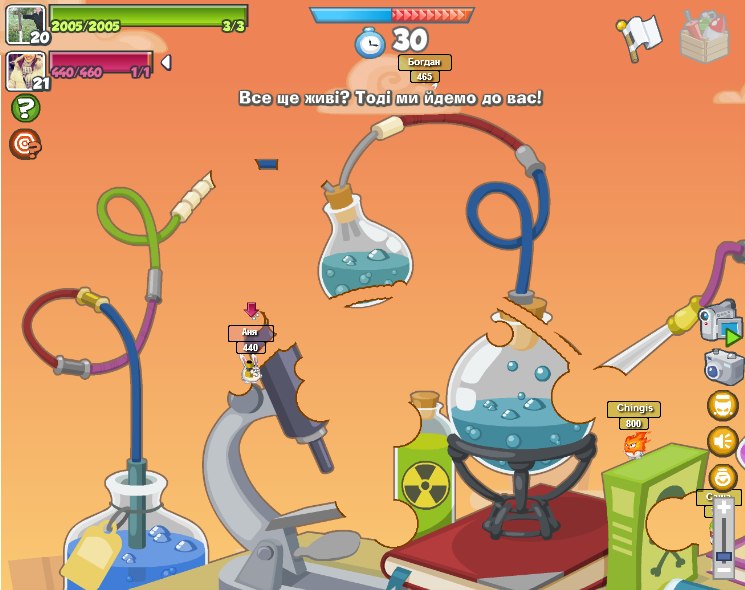Click the zoom slider handle
Screen dimensions: 745x590
723,556
